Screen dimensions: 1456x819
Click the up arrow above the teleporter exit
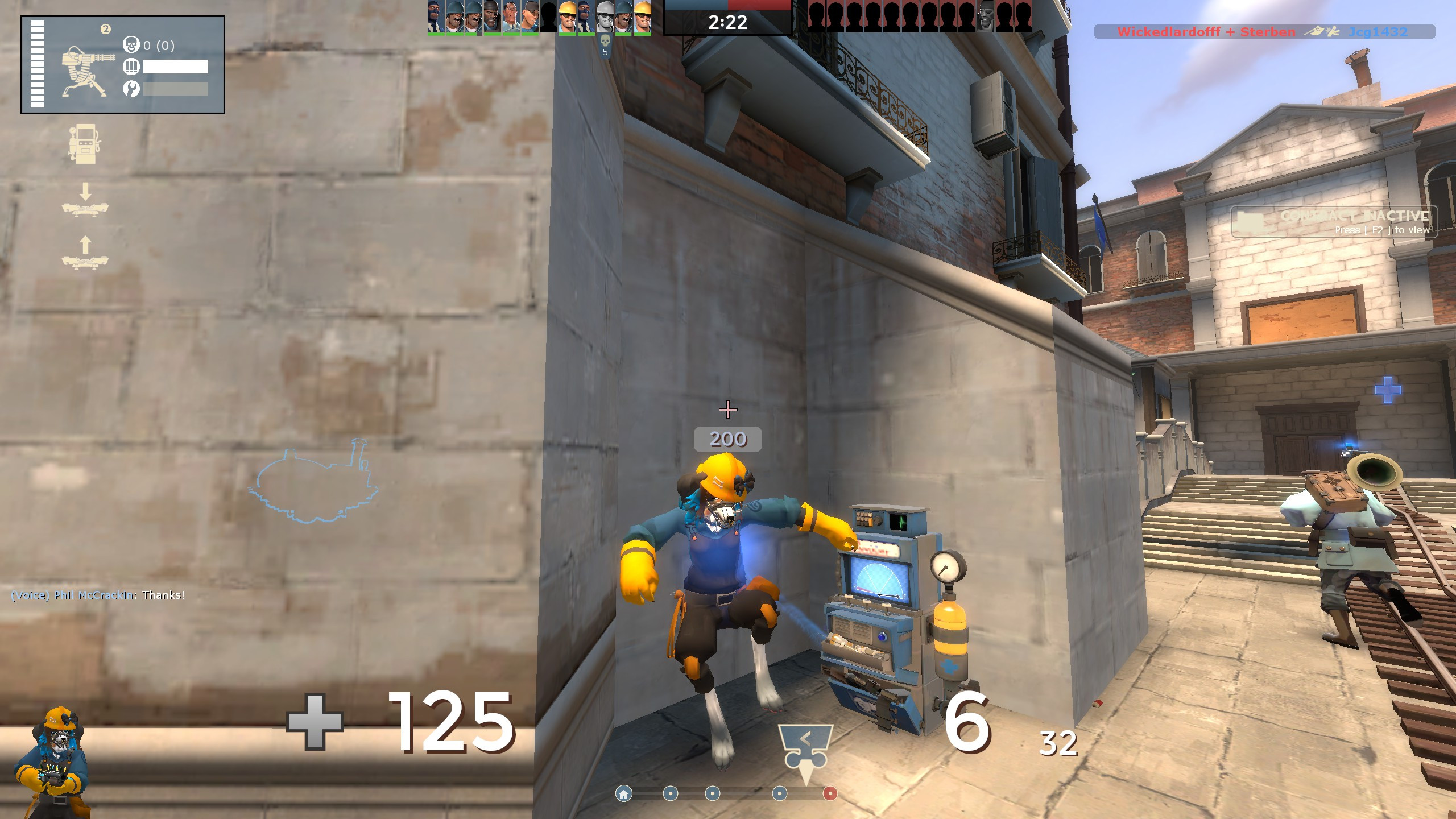coord(85,245)
